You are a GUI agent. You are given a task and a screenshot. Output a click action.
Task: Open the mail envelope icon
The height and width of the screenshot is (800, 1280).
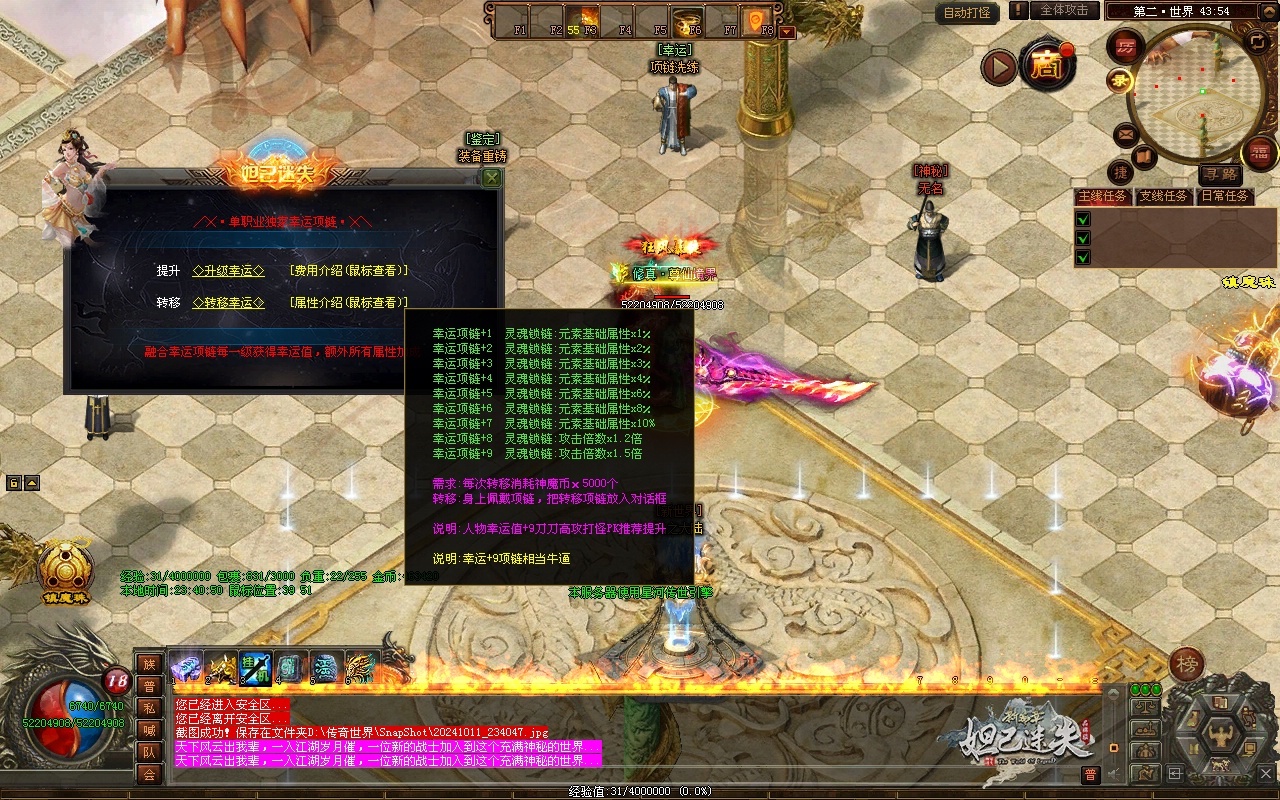click(1126, 133)
